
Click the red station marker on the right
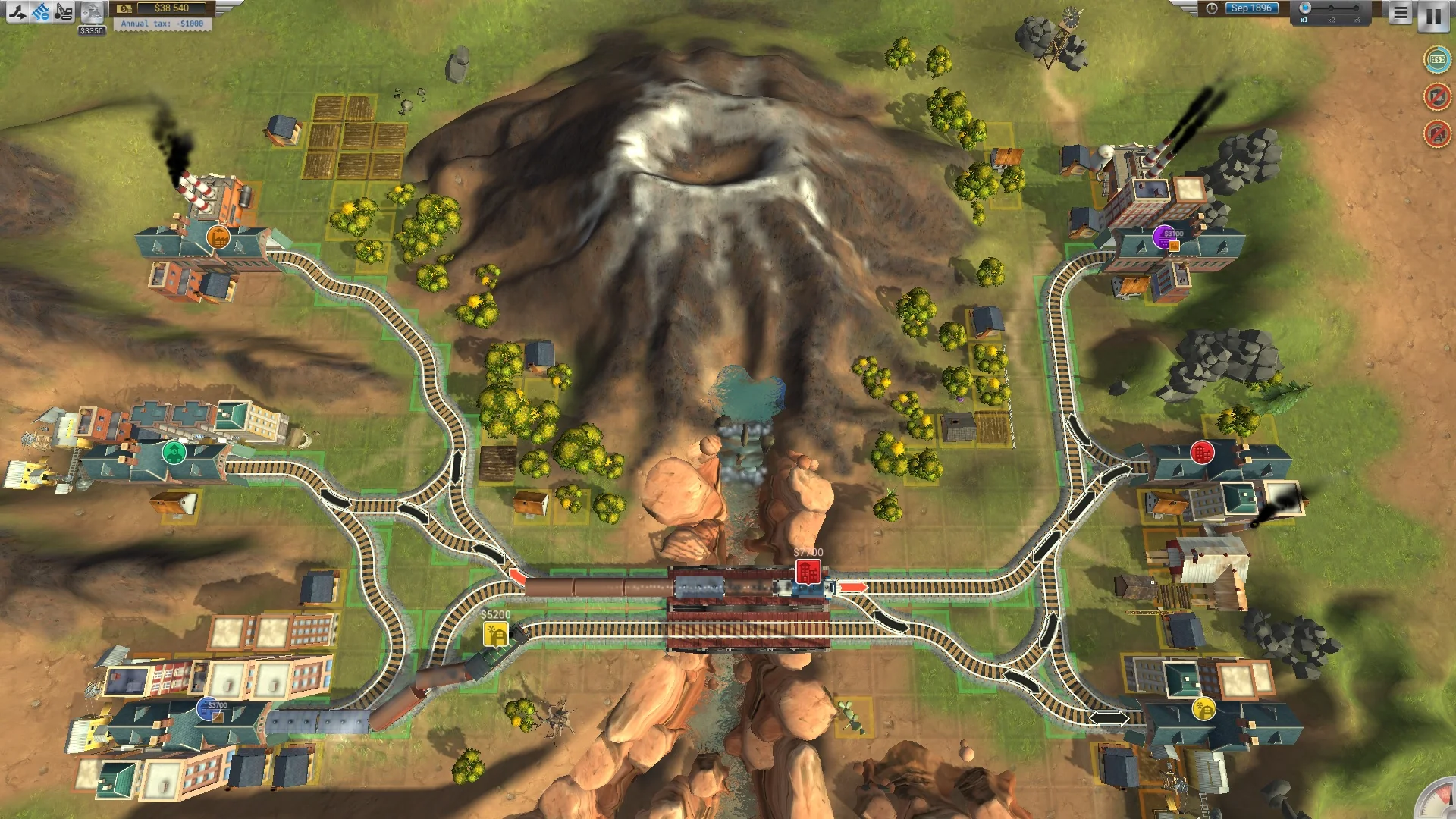click(x=1202, y=453)
